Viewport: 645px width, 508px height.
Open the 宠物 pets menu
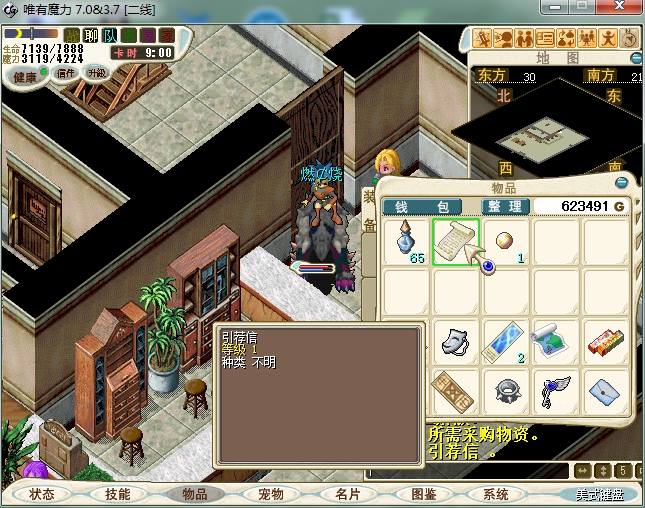270,494
